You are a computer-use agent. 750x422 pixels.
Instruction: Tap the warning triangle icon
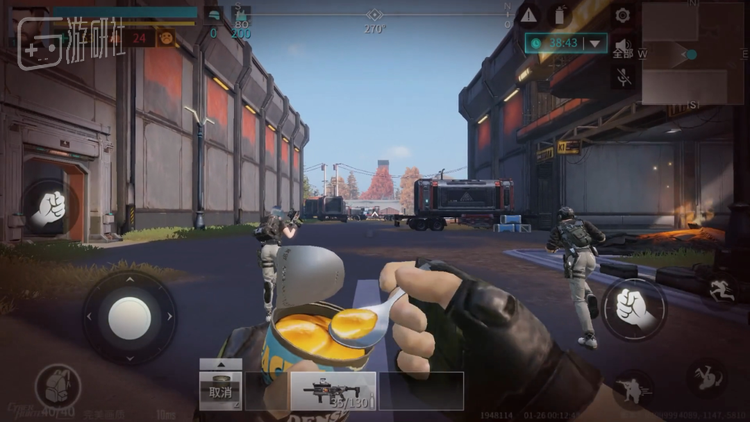tap(528, 15)
